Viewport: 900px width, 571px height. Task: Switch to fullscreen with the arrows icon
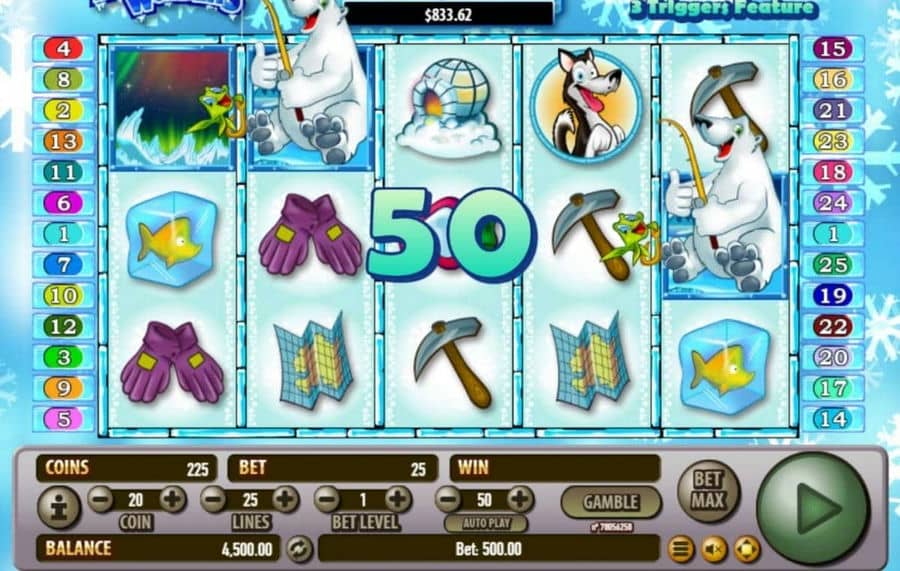pos(747,549)
